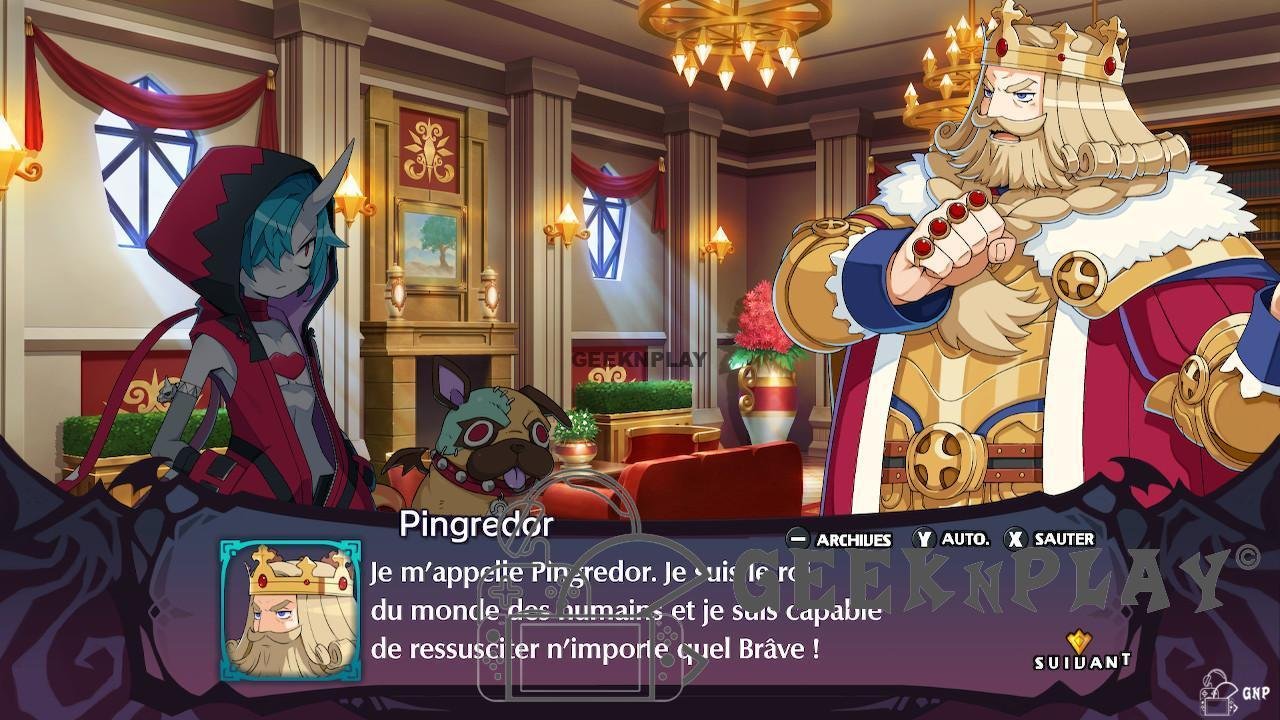Select the Auto option in the top bar
The width and height of the screenshot is (1280, 720).
pyautogui.click(x=965, y=539)
